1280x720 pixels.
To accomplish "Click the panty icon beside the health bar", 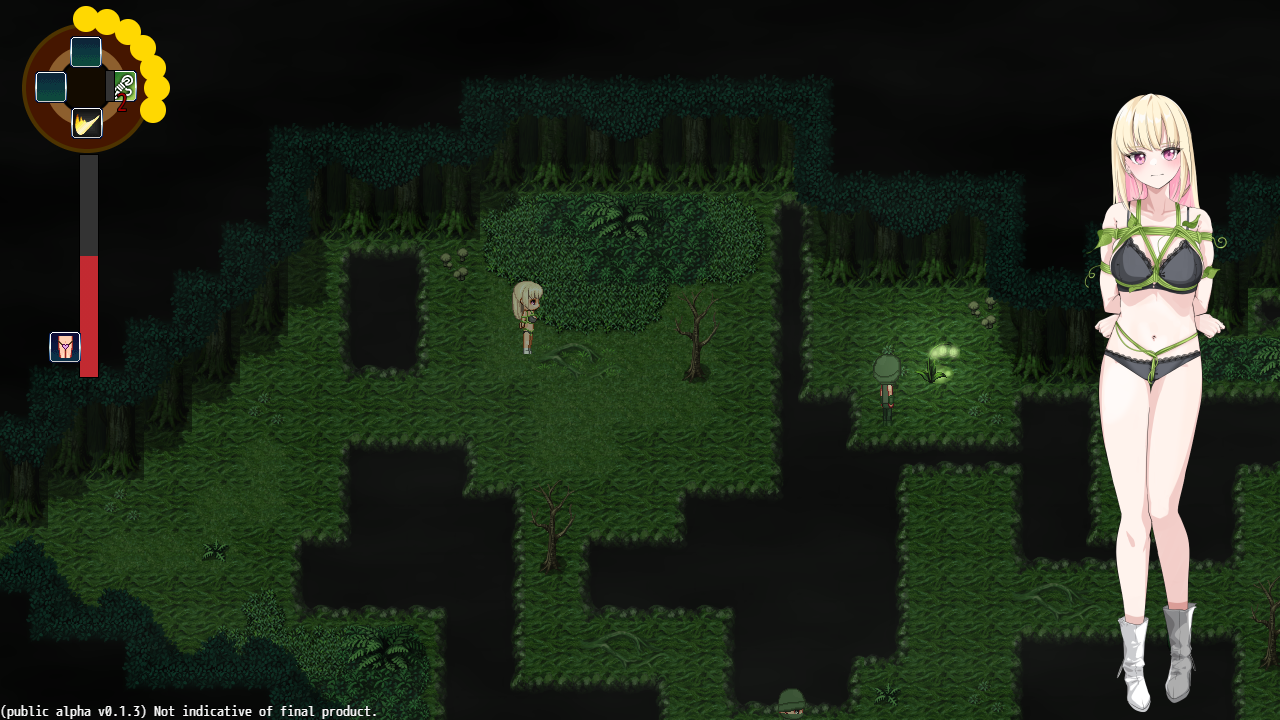I will pos(64,346).
